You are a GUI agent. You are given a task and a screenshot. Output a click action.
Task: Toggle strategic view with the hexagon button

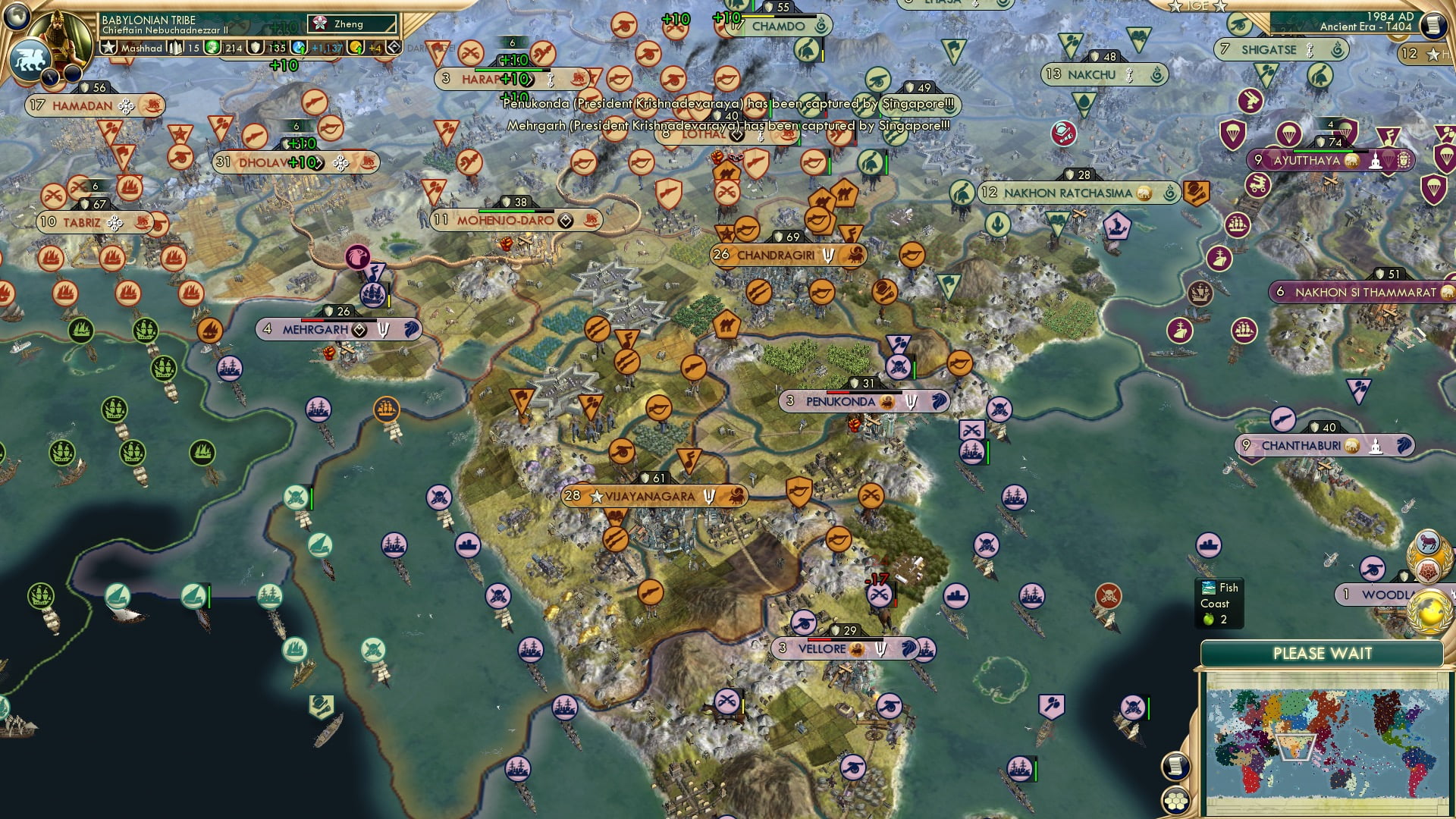coord(1176,800)
